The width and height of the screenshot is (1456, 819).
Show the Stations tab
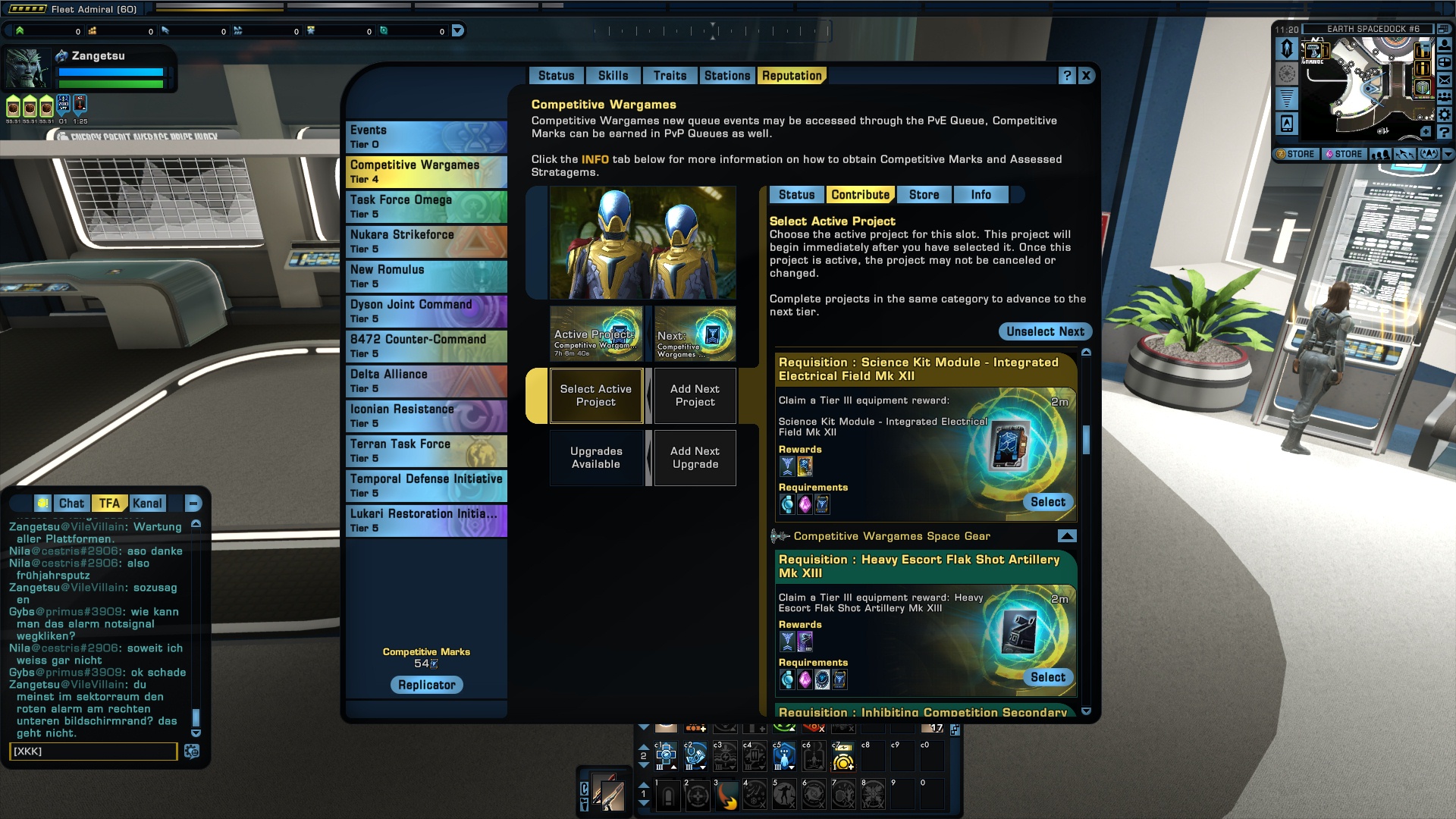[726, 76]
